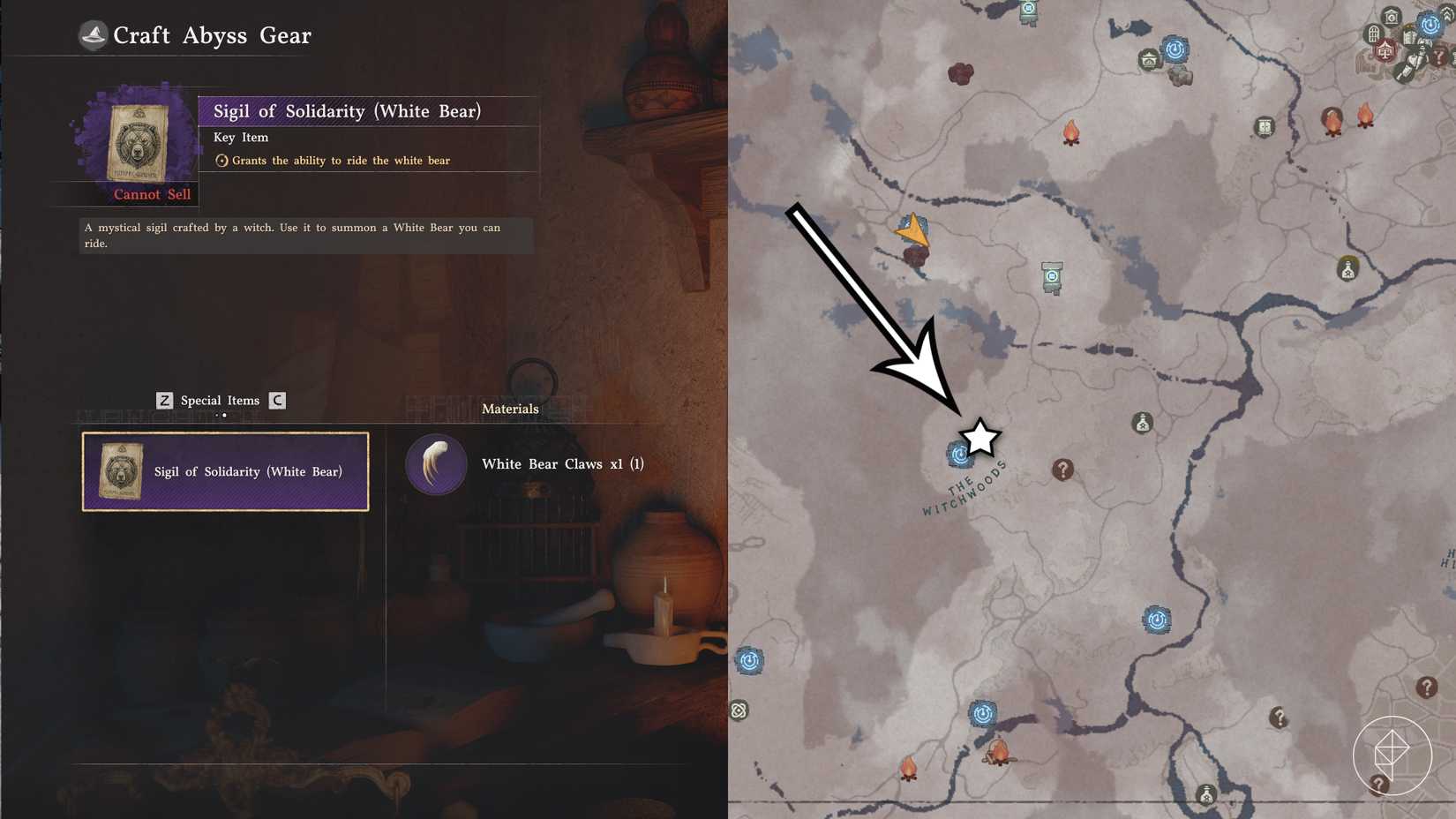This screenshot has height=819, width=1456.
Task: Select the Sigil of Solidarity (White Bear) entry
Action: pyautogui.click(x=225, y=471)
